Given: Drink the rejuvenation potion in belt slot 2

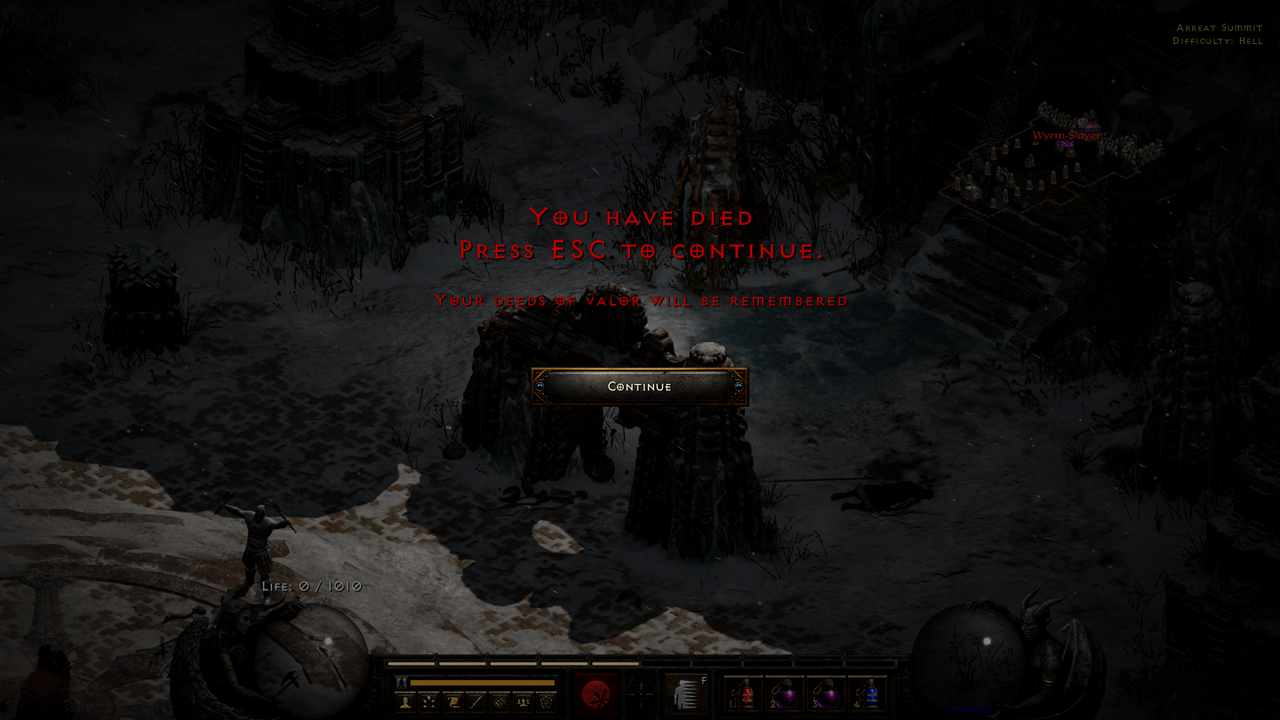Looking at the screenshot, I should coord(785,694).
